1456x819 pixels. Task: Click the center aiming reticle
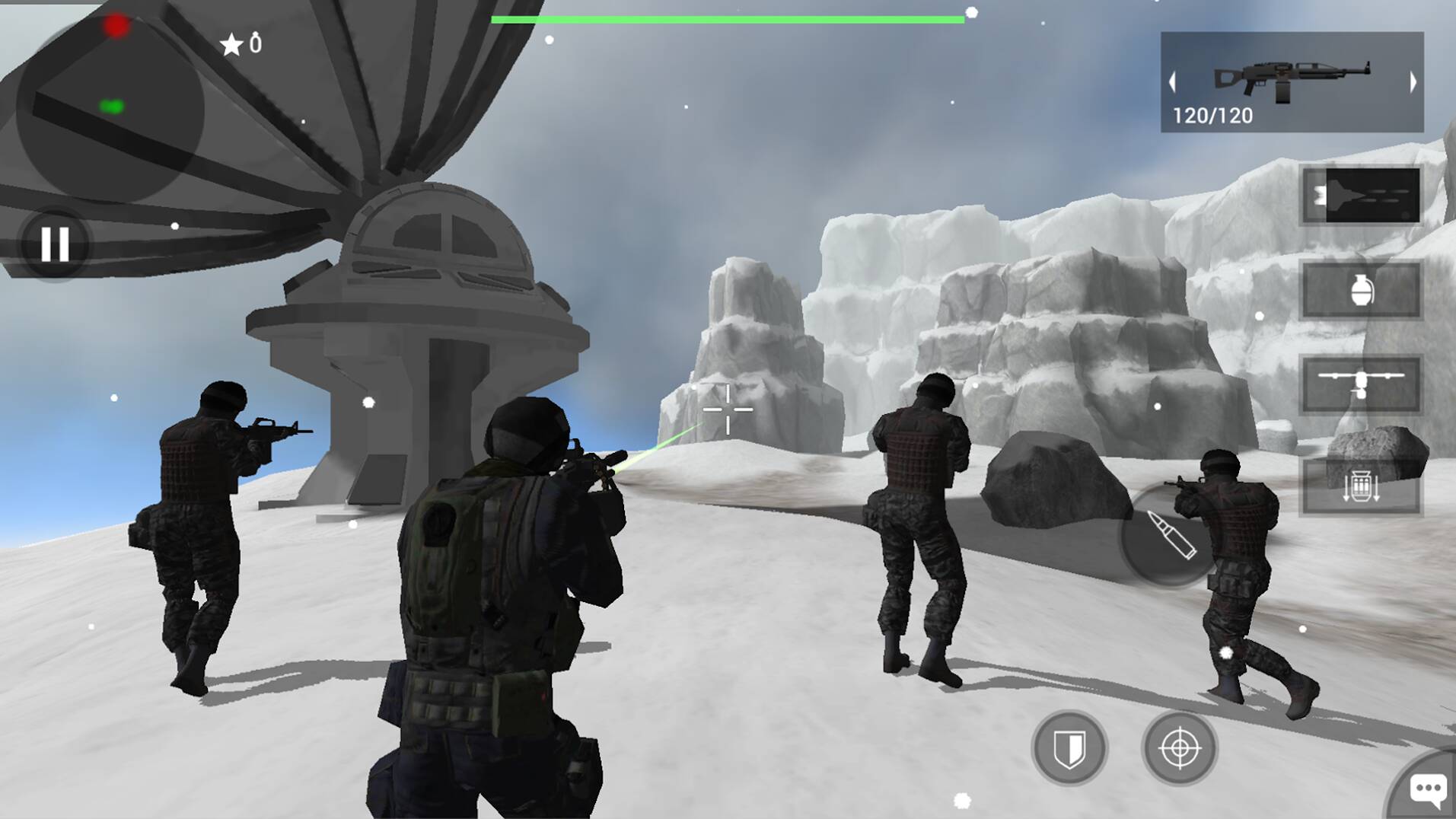click(727, 409)
